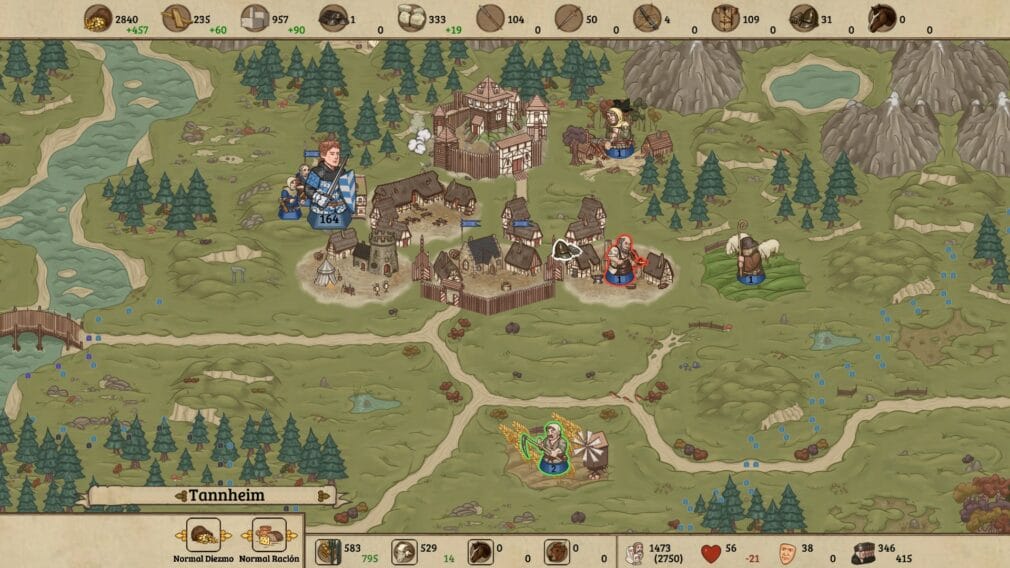This screenshot has width=1010, height=568.
Task: Select the next town with Tannheim's right arrow
Action: 324,495
